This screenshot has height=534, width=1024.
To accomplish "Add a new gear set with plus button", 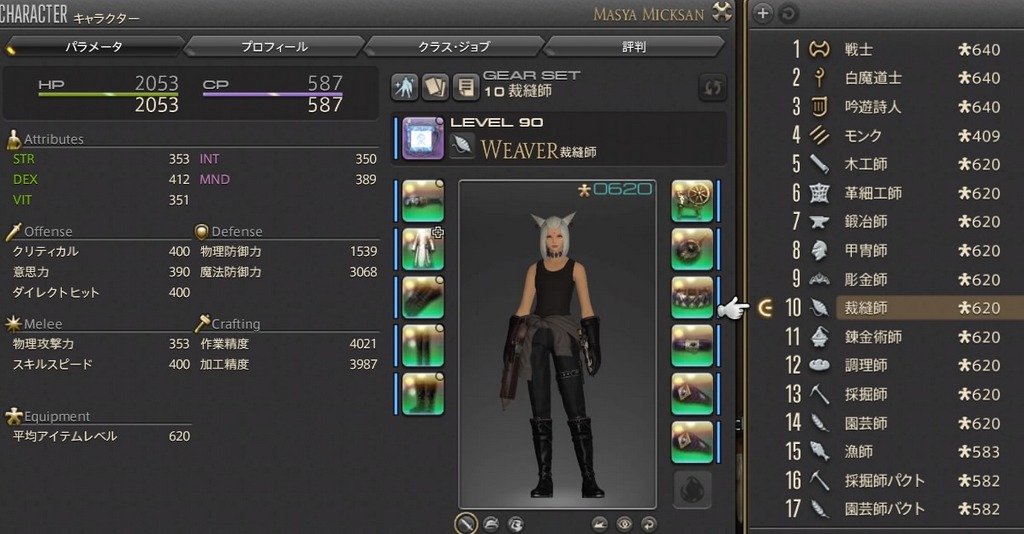I will (763, 13).
